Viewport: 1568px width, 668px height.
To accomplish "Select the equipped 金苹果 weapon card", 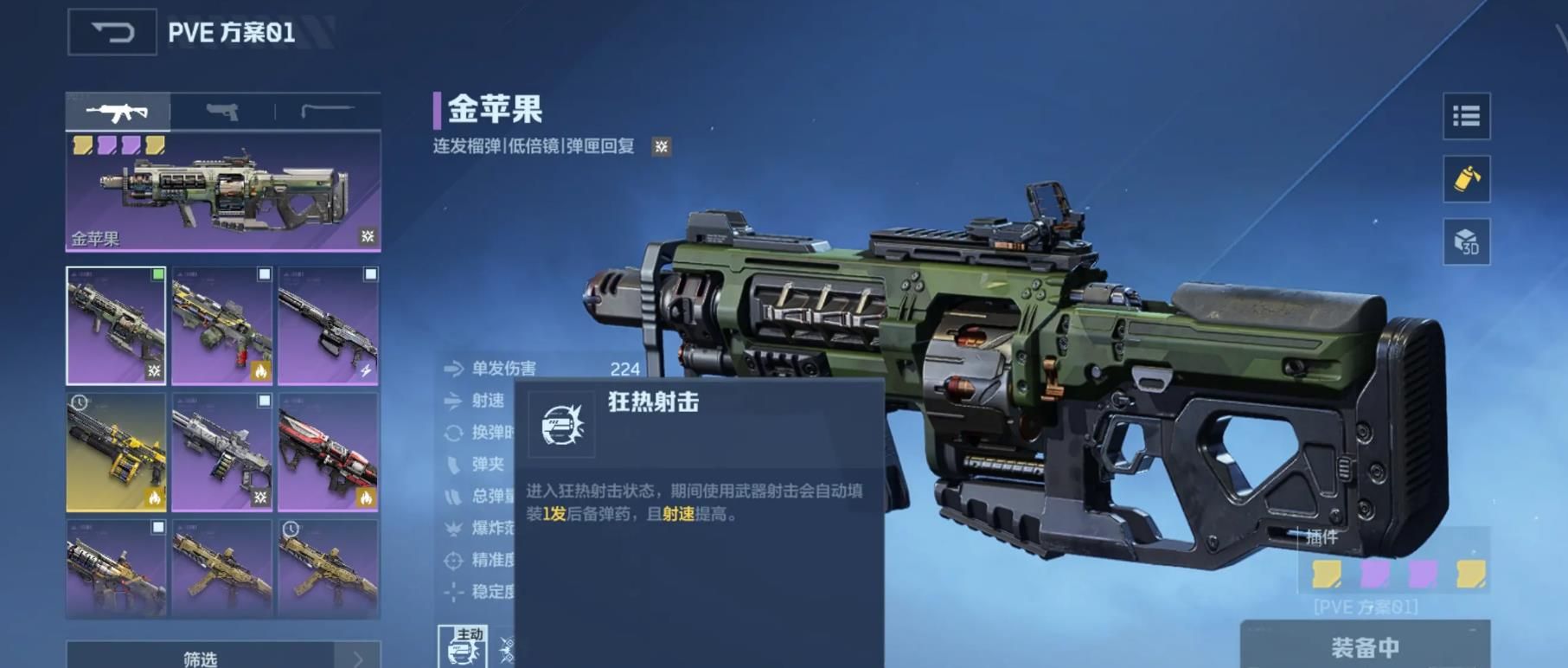I will click(x=223, y=191).
